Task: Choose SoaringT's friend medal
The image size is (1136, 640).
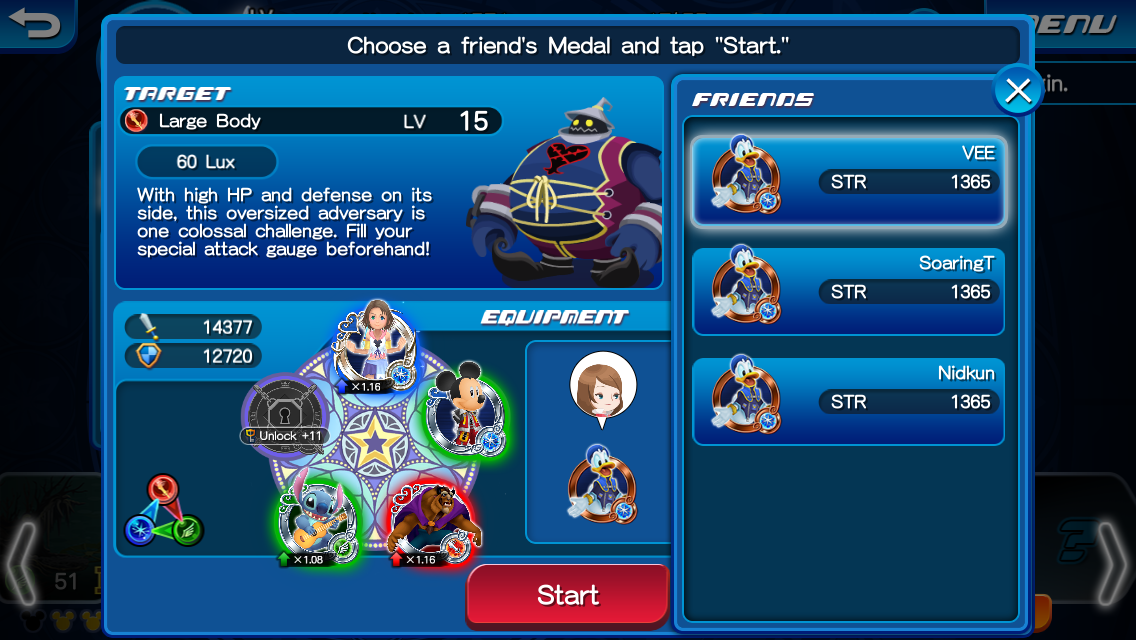Action: (848, 291)
